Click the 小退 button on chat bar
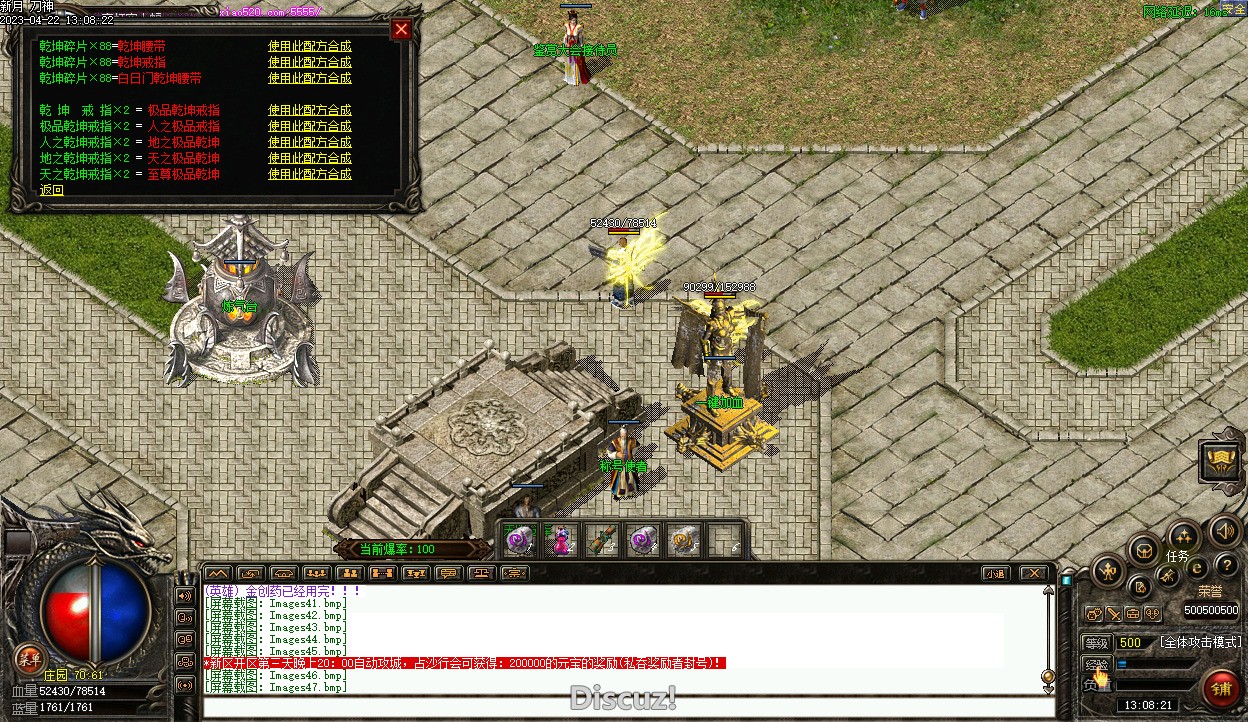This screenshot has height=722, width=1248. [993, 573]
